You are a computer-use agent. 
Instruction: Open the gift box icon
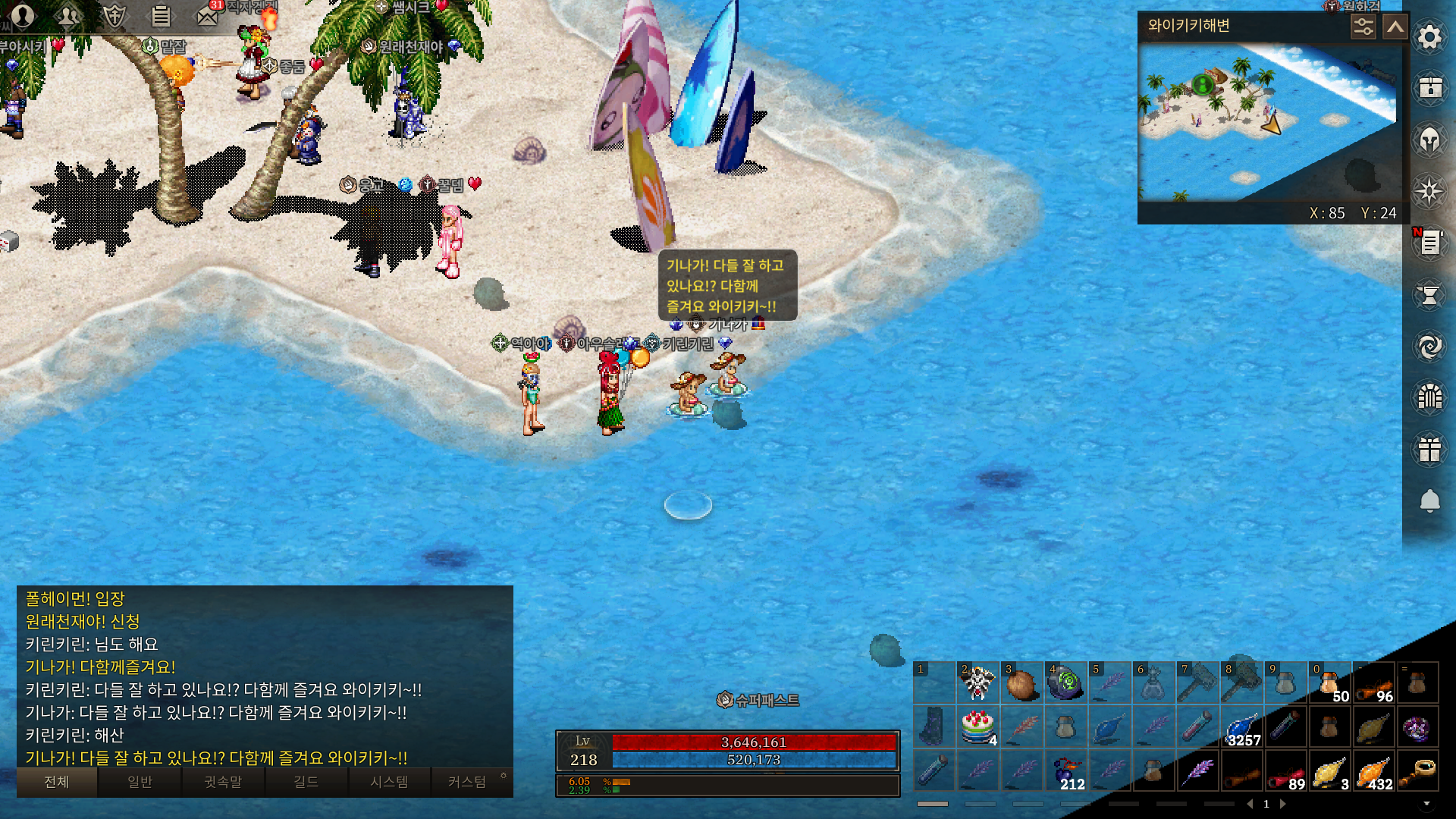point(1429,449)
